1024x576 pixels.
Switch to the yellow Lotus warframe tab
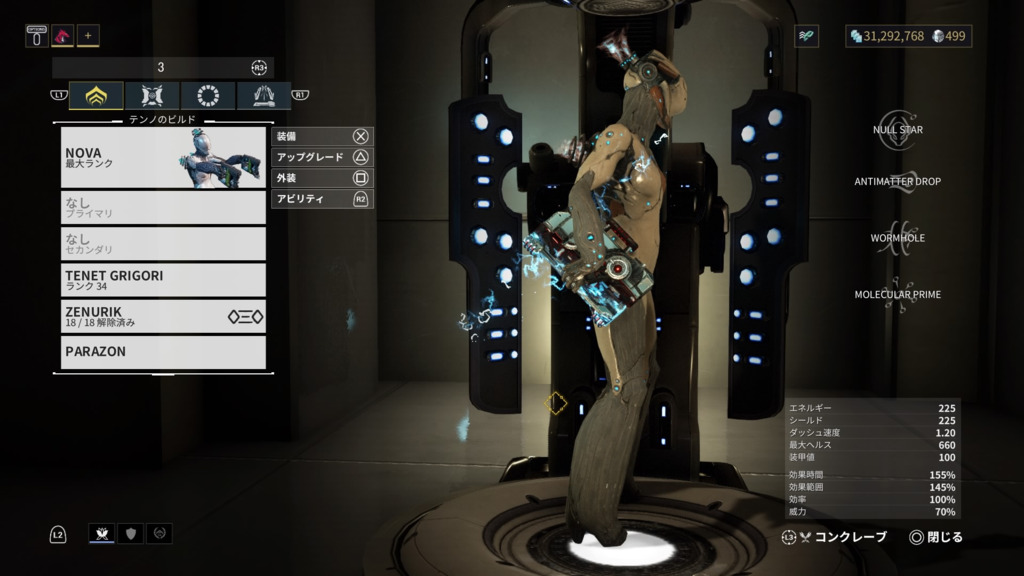[97, 96]
